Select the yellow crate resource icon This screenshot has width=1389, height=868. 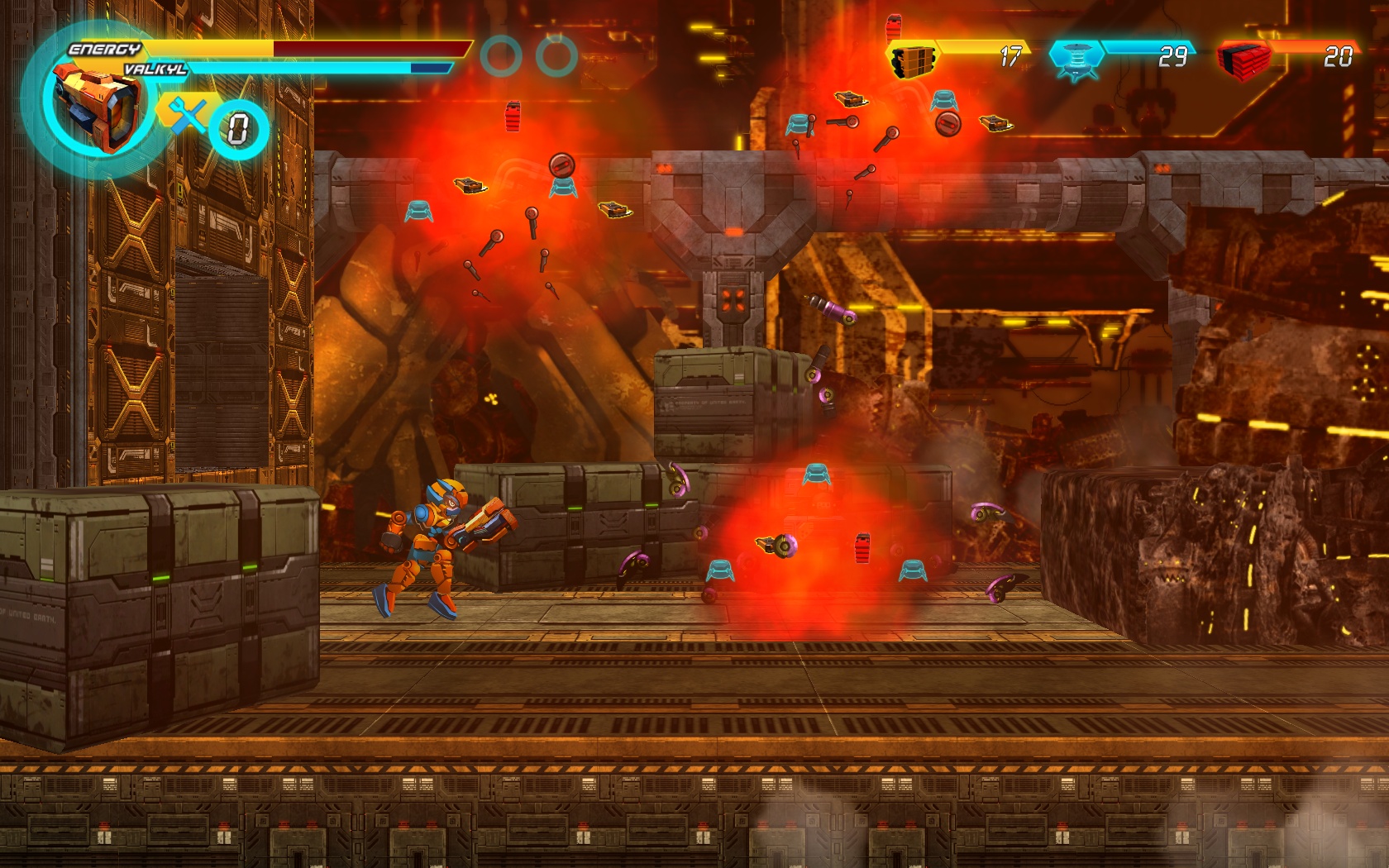pyautogui.click(x=913, y=60)
